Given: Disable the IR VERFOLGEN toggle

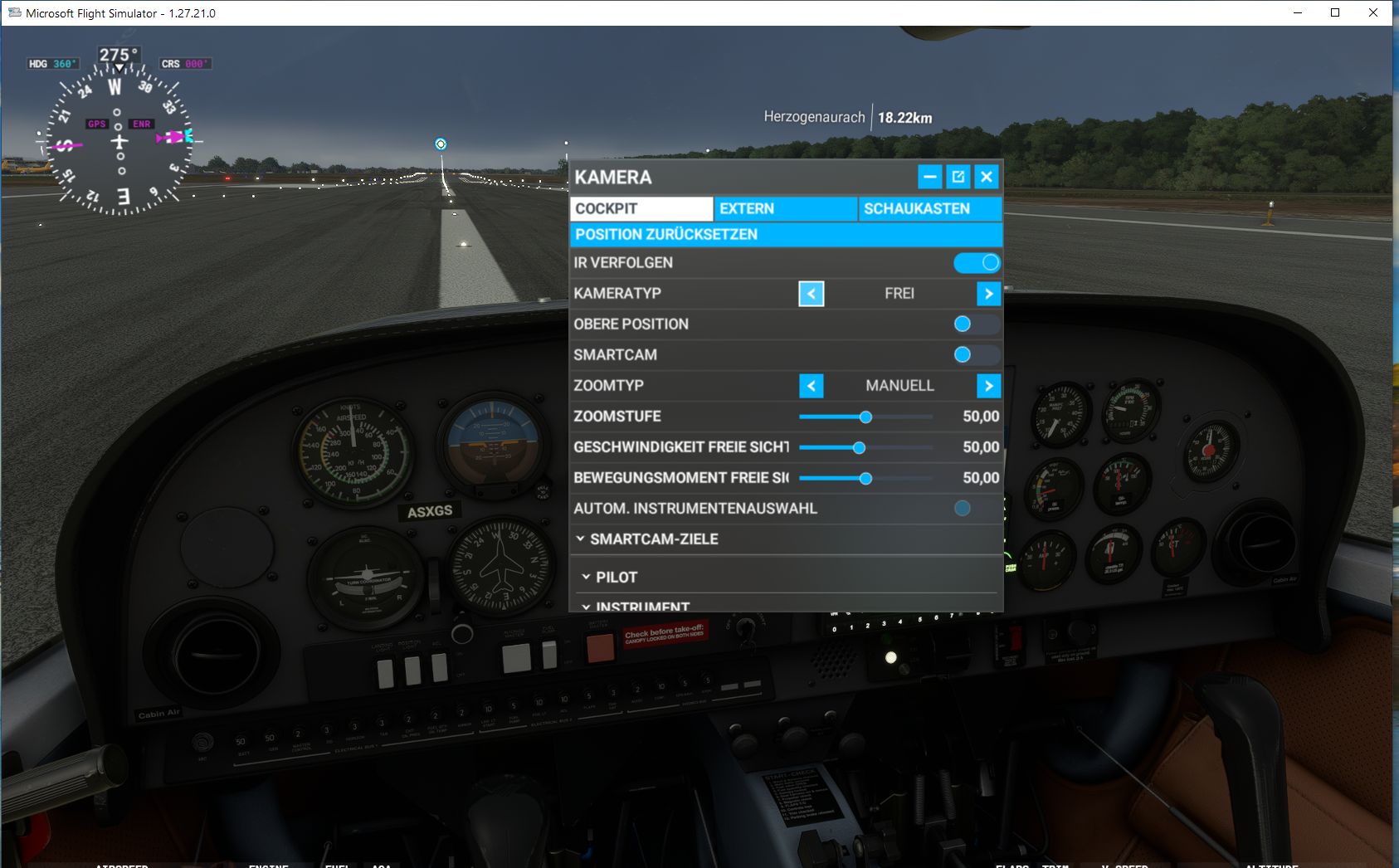Looking at the screenshot, I should point(977,262).
